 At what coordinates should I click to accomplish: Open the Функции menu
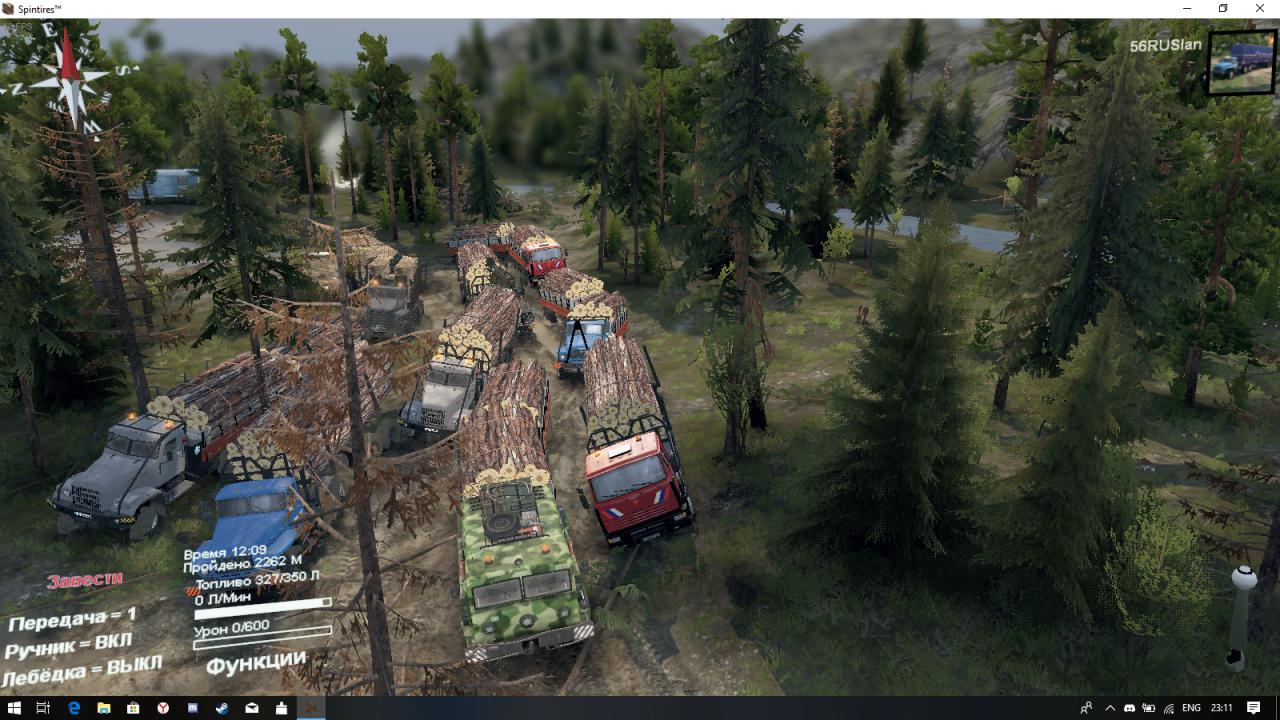click(256, 662)
